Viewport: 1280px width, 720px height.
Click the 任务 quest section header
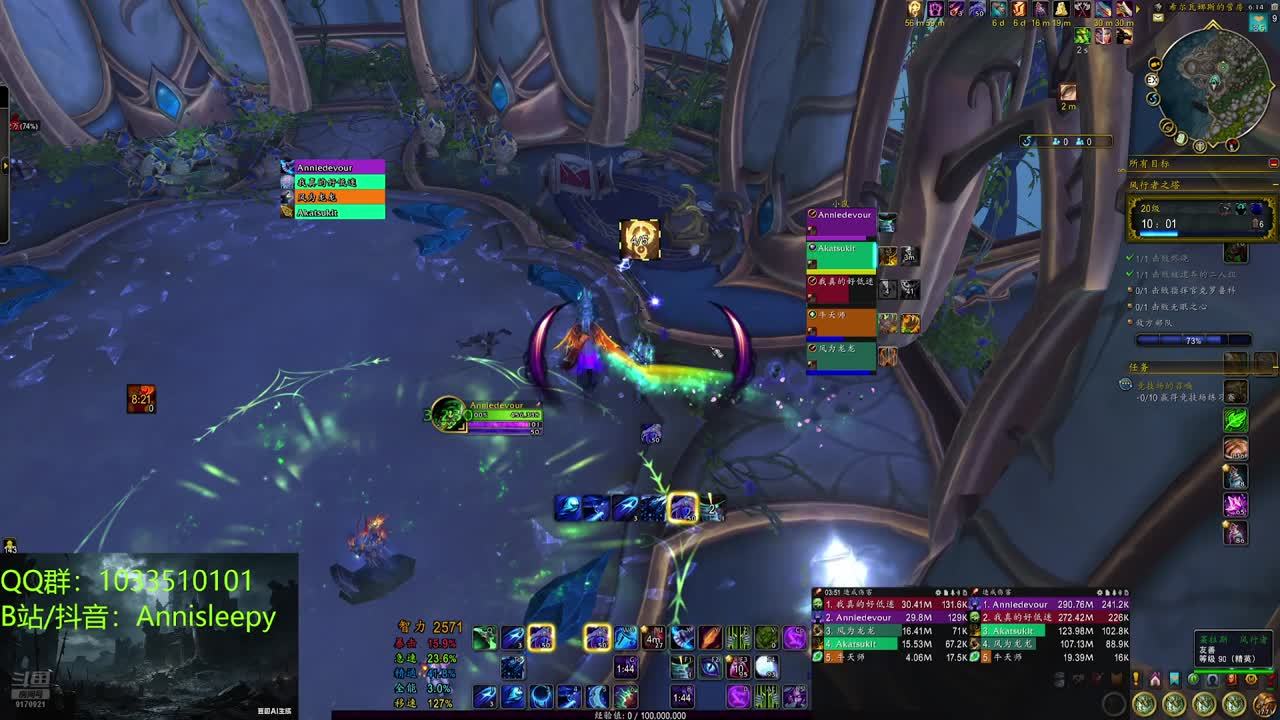point(1140,367)
